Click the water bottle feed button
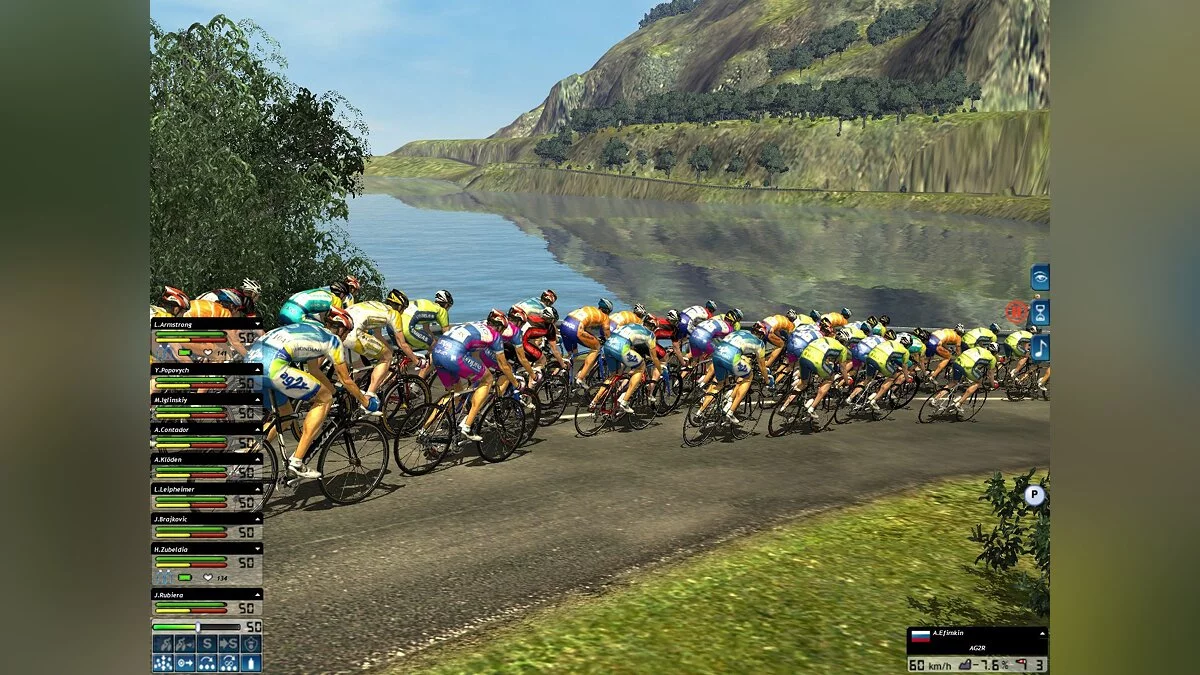 [251, 662]
